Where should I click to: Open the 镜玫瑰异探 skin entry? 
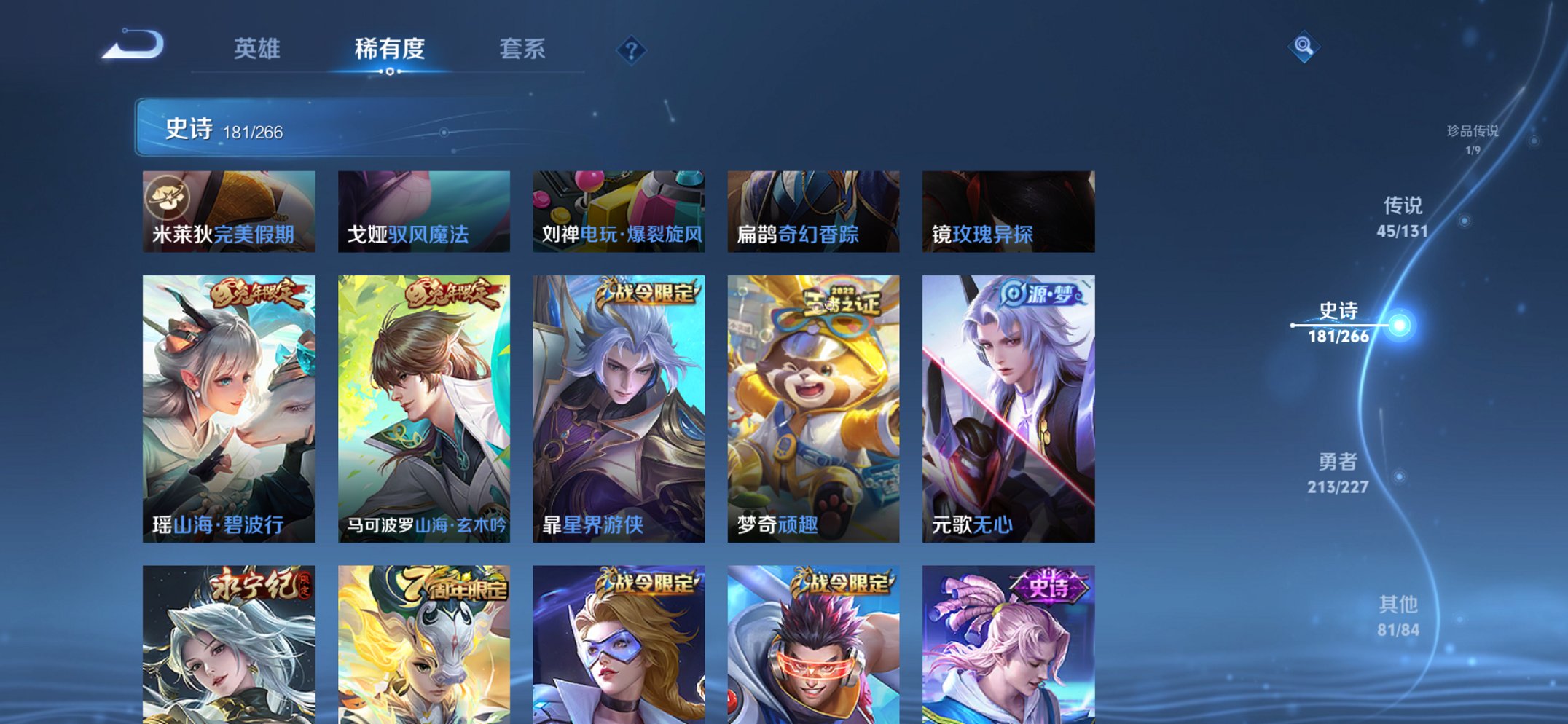(x=1009, y=210)
